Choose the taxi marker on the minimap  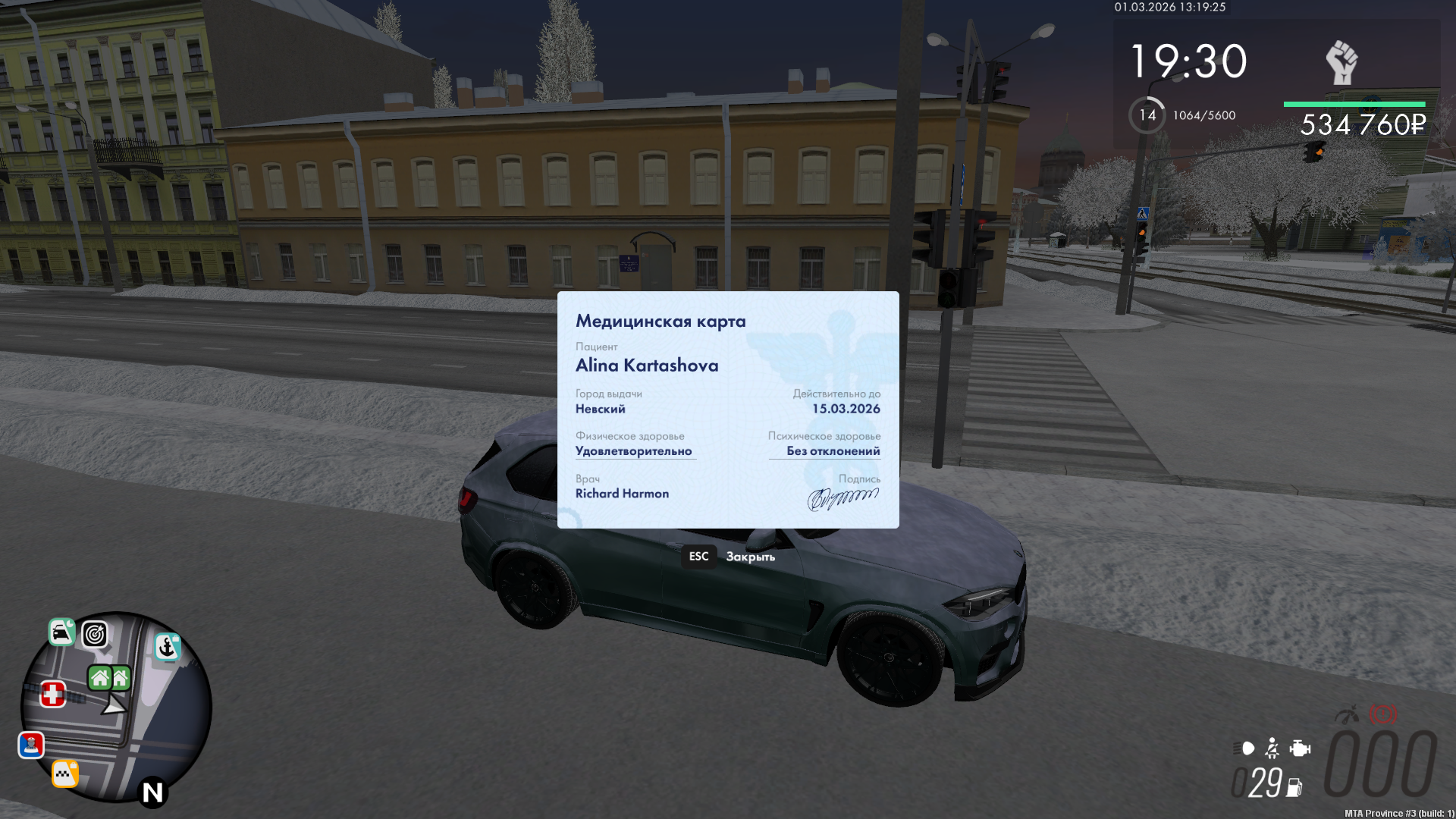pos(65,773)
